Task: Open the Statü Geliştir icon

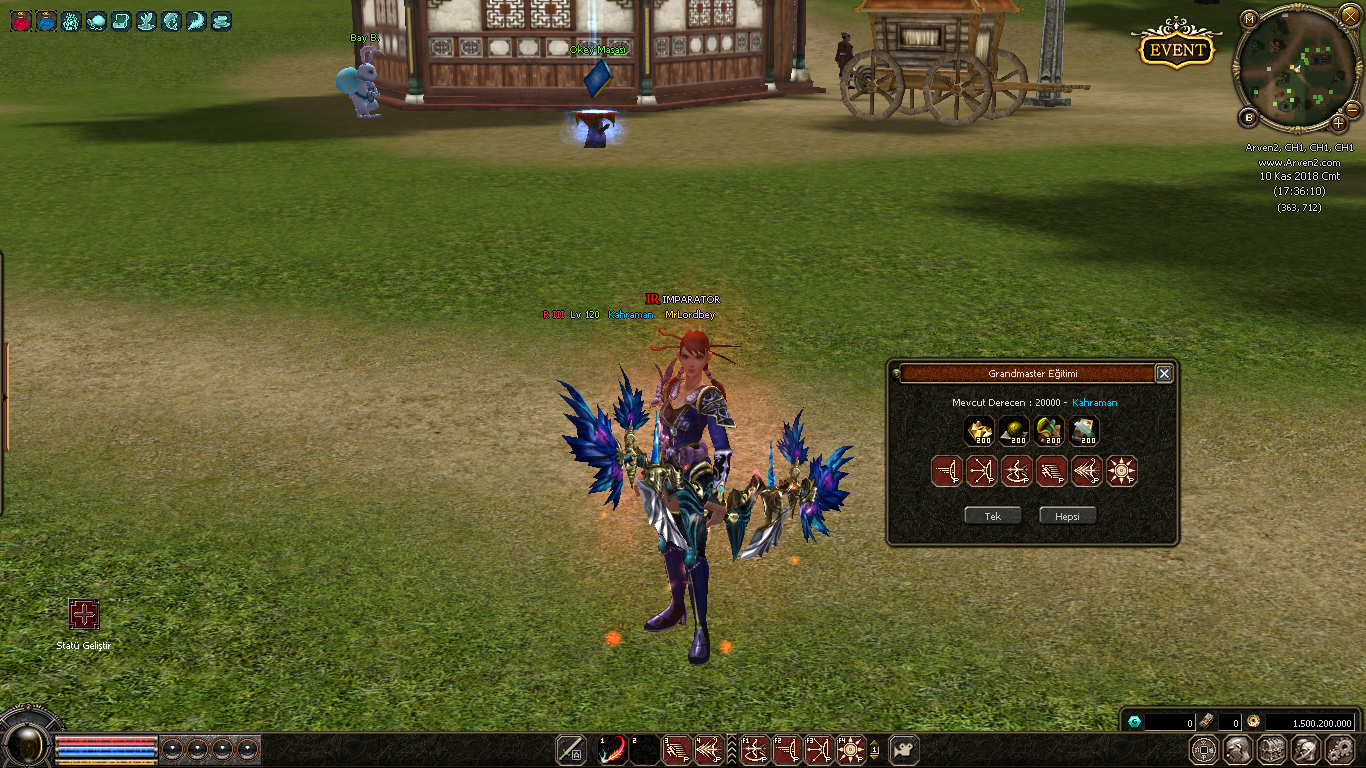Action: tap(84, 614)
